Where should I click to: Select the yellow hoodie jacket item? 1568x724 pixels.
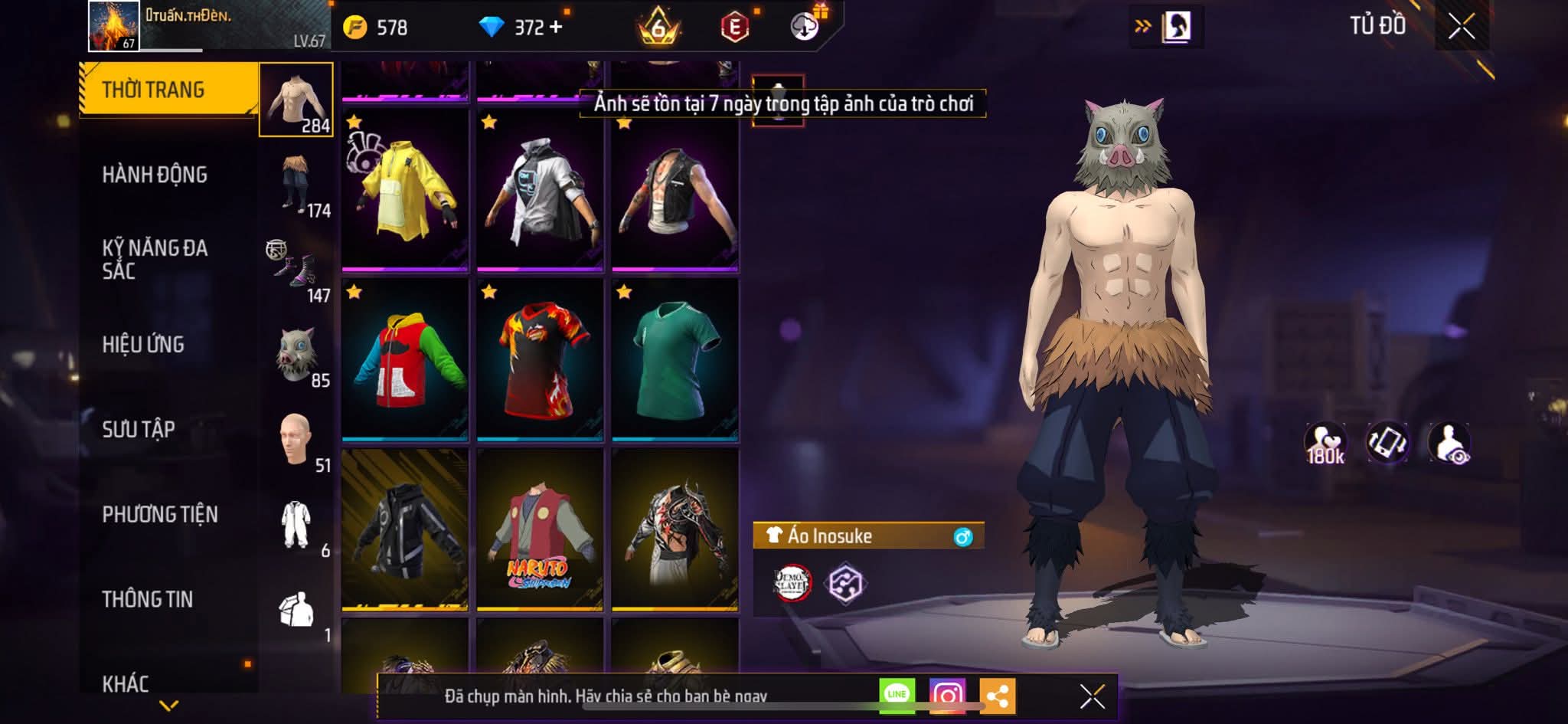[405, 190]
